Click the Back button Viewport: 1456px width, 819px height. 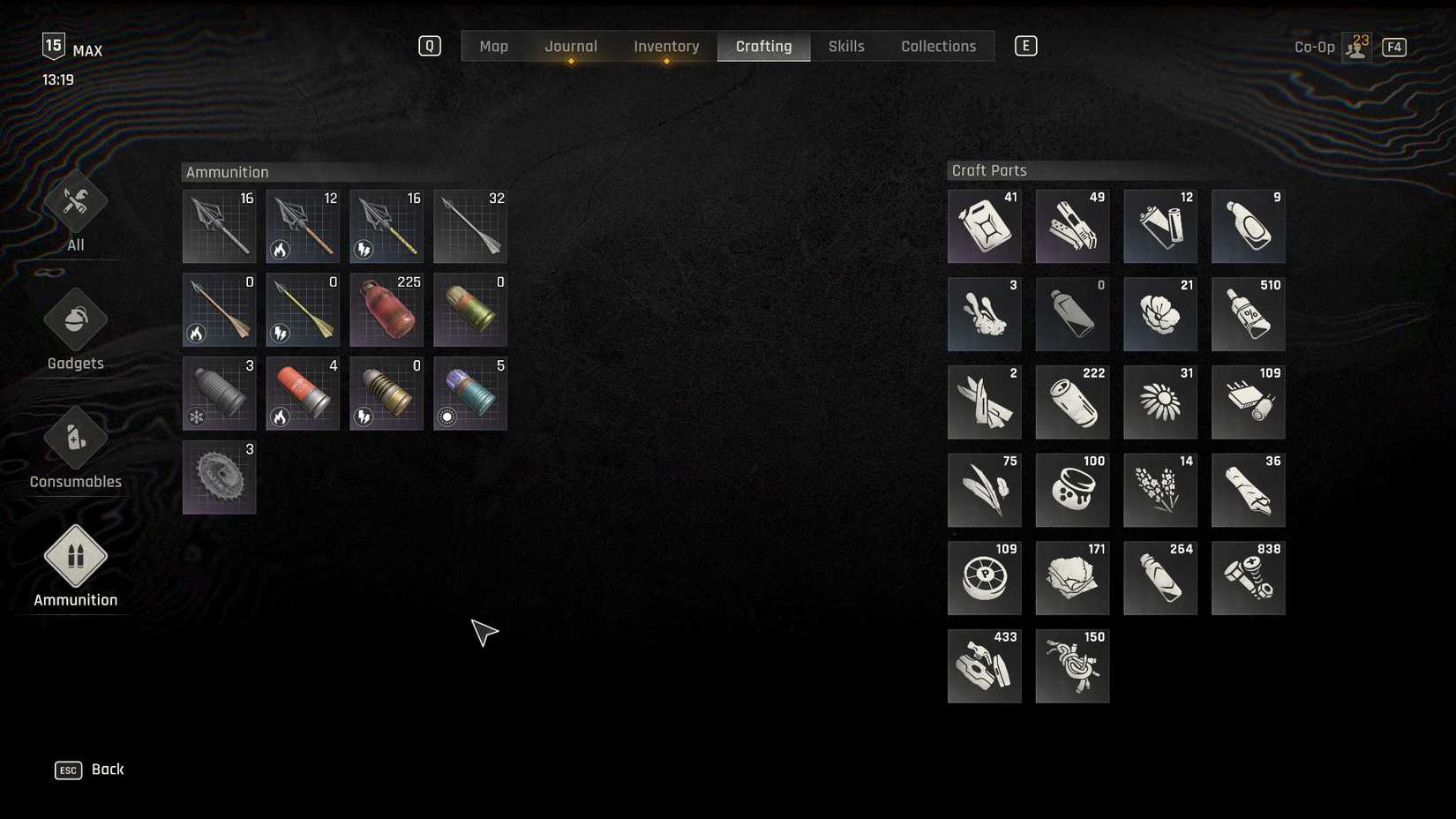[x=88, y=769]
